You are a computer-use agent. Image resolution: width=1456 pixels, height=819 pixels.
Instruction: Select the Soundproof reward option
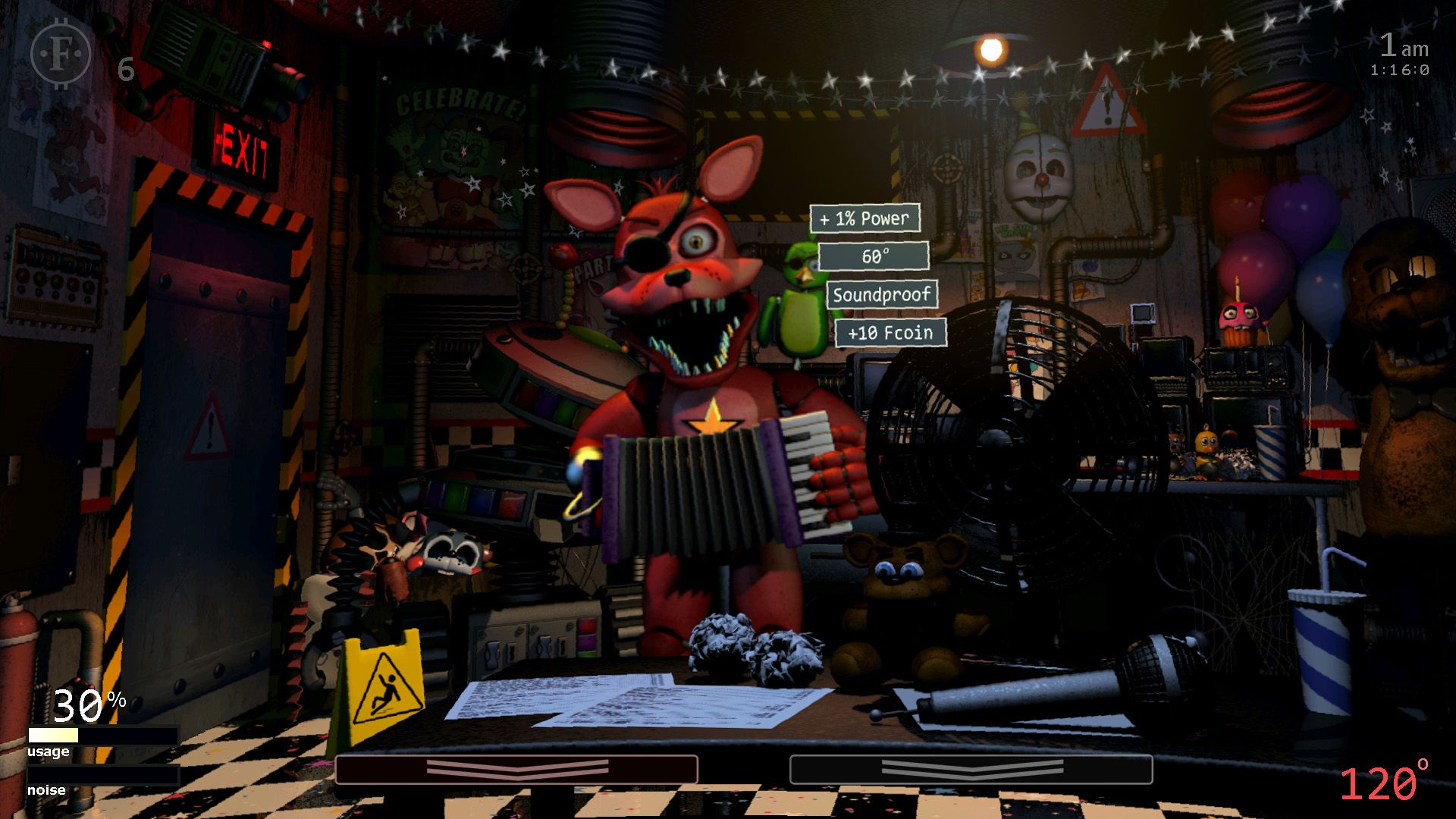[x=882, y=294]
